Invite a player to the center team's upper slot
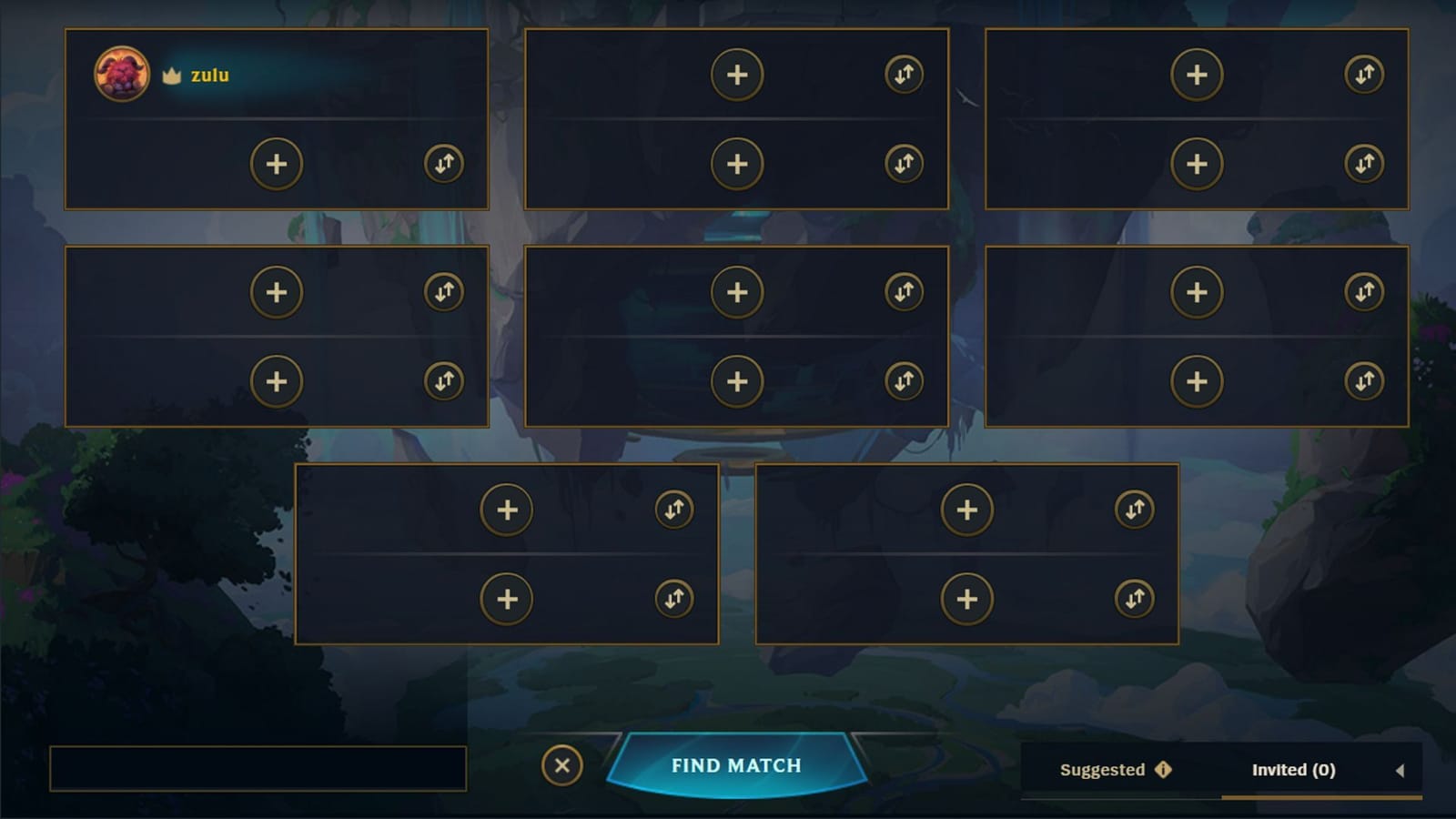The width and height of the screenshot is (1456, 819). [738, 292]
